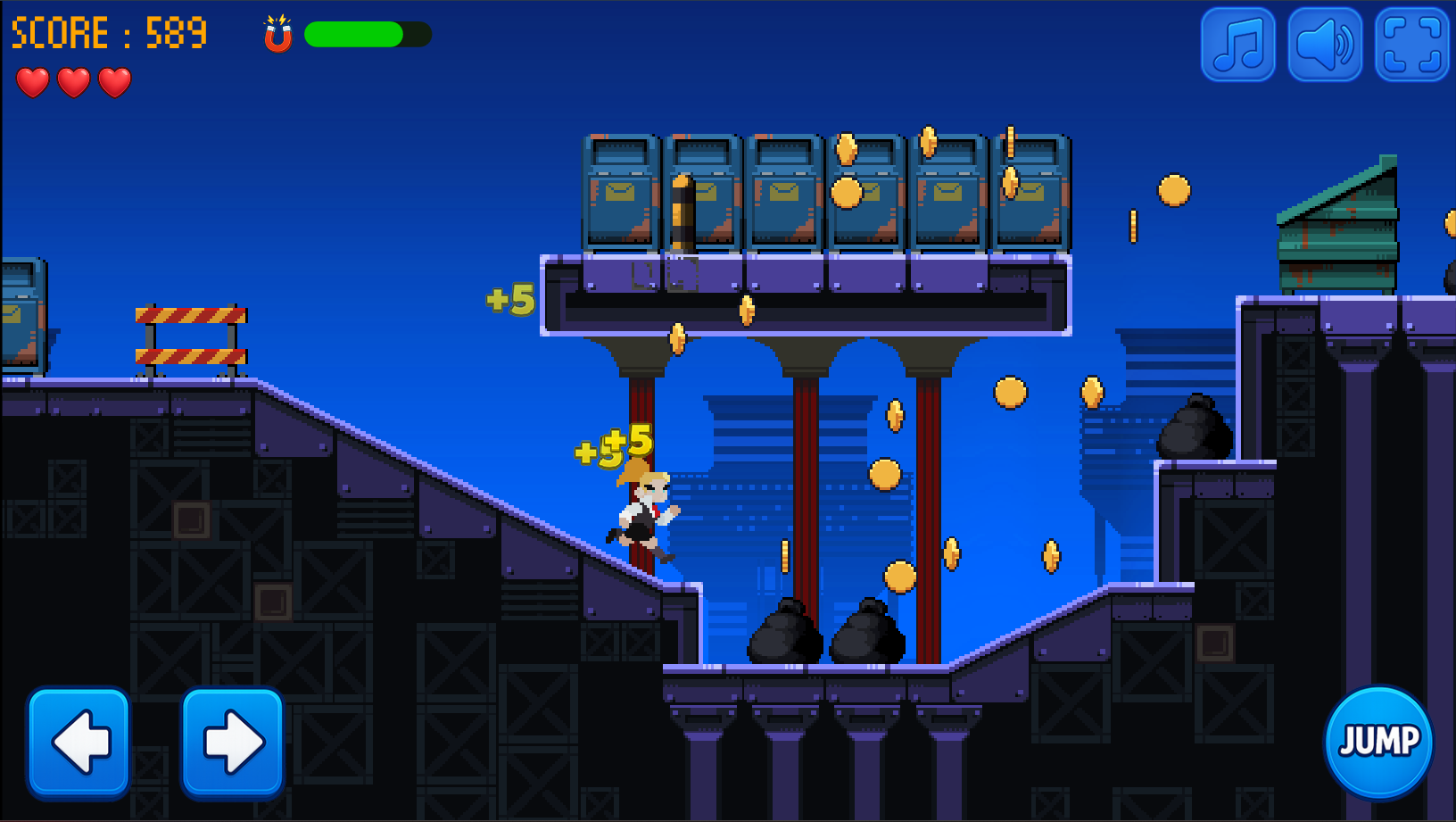Toggle the background music note button
Screen dimensions: 1456x822
(x=1237, y=45)
